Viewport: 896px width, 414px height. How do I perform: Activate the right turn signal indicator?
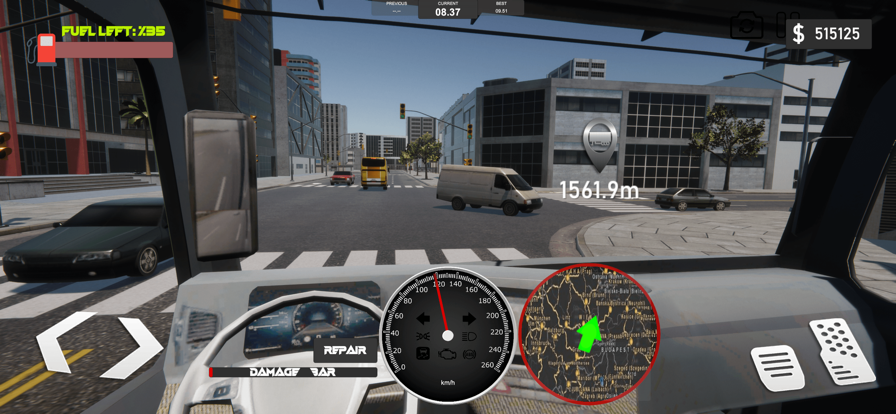point(468,319)
